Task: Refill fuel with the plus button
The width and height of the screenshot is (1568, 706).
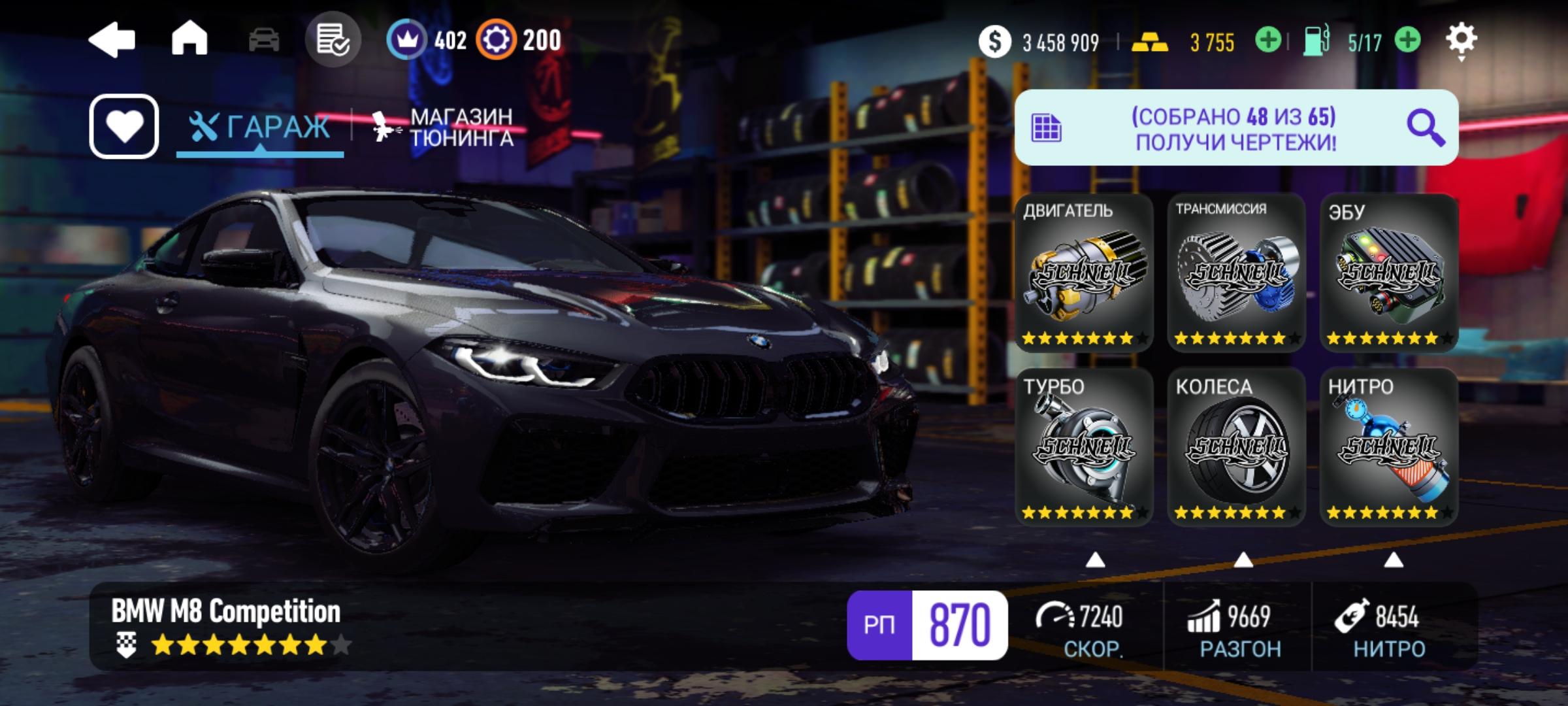Action: pyautogui.click(x=1407, y=41)
